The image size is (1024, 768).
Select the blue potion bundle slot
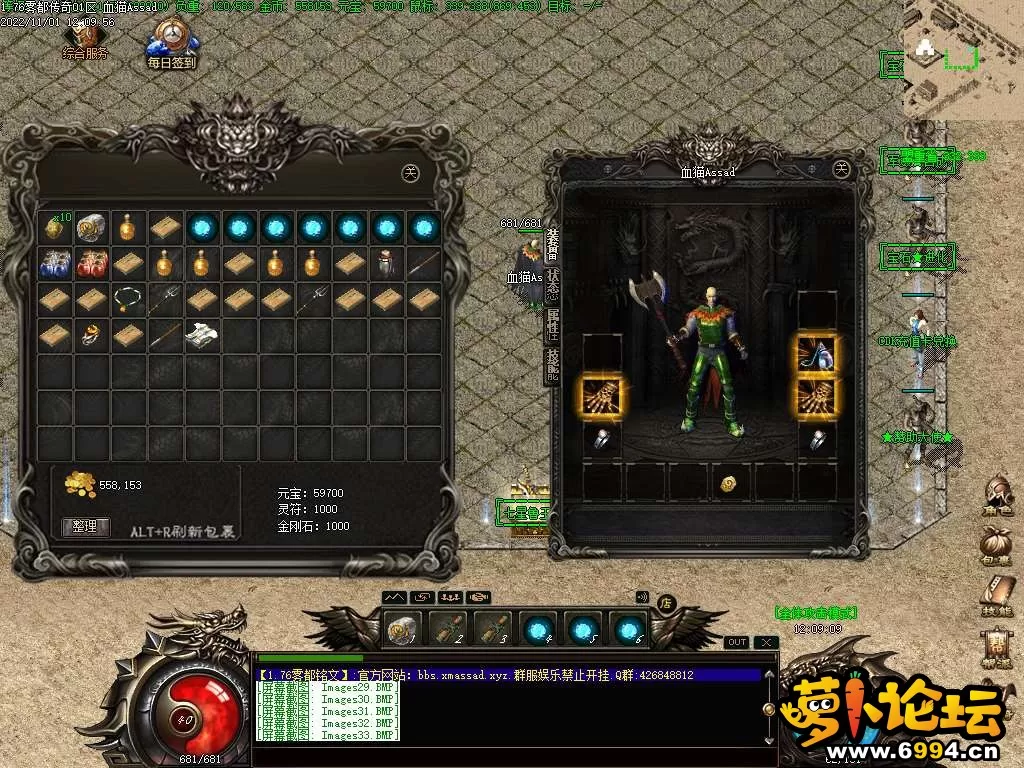(x=53, y=264)
